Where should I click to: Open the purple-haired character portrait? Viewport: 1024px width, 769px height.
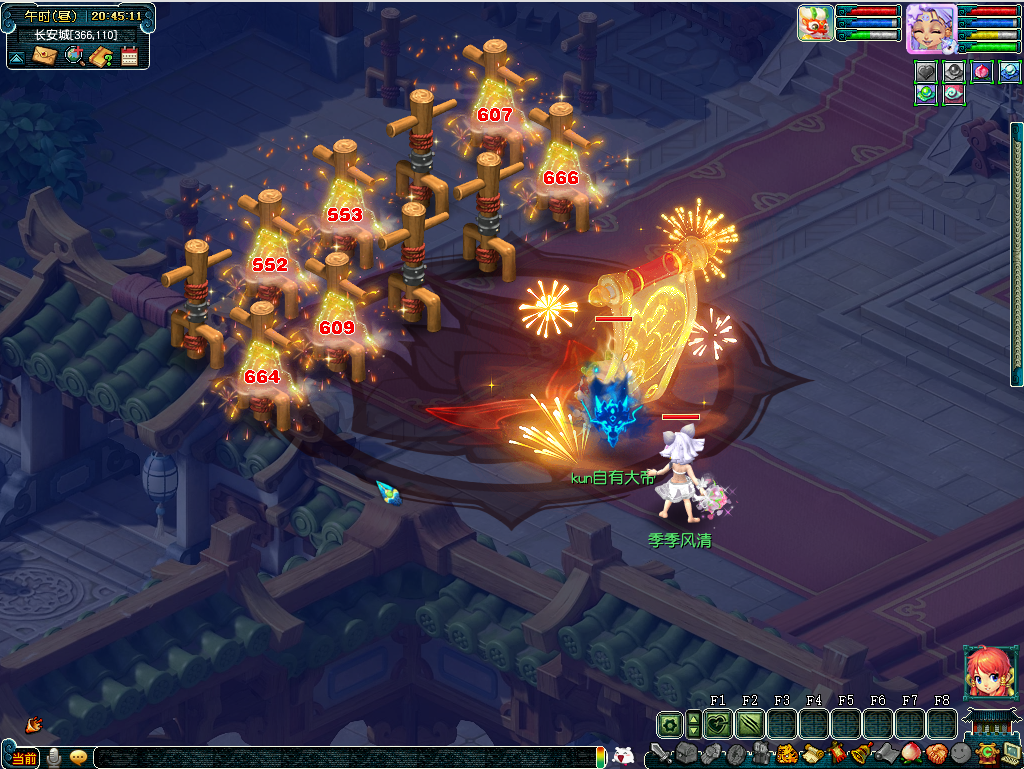pyautogui.click(x=930, y=28)
